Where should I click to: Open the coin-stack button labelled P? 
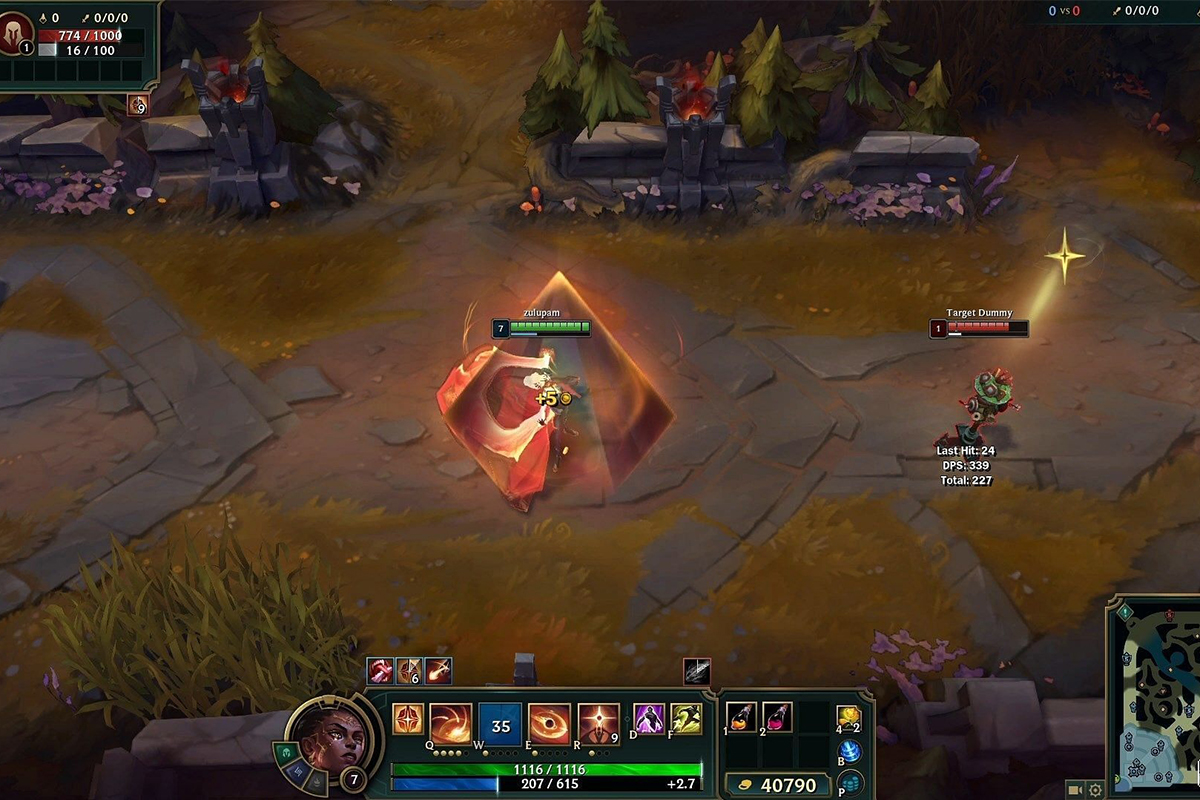(850, 783)
